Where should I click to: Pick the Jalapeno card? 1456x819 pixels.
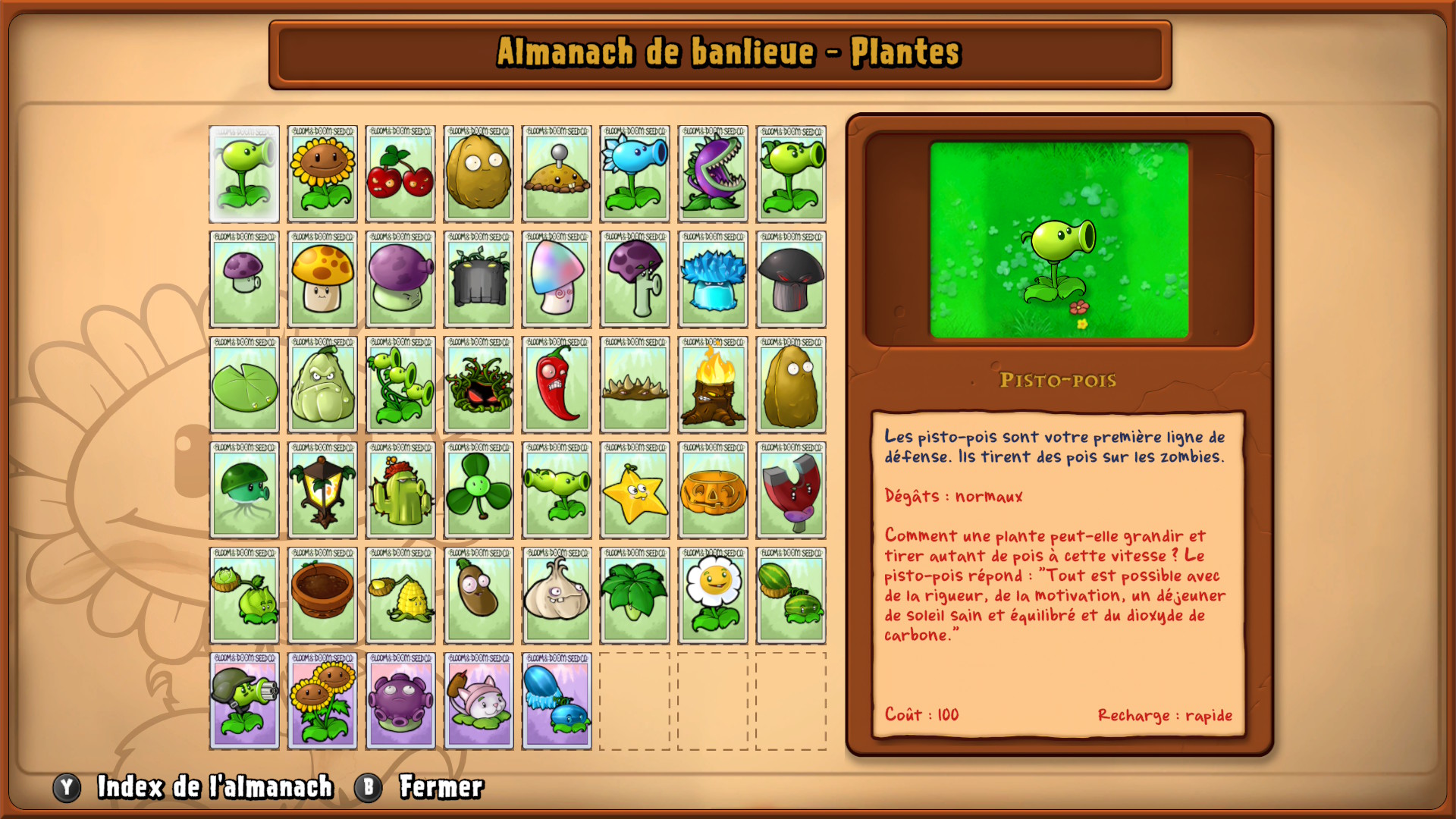[x=557, y=385]
